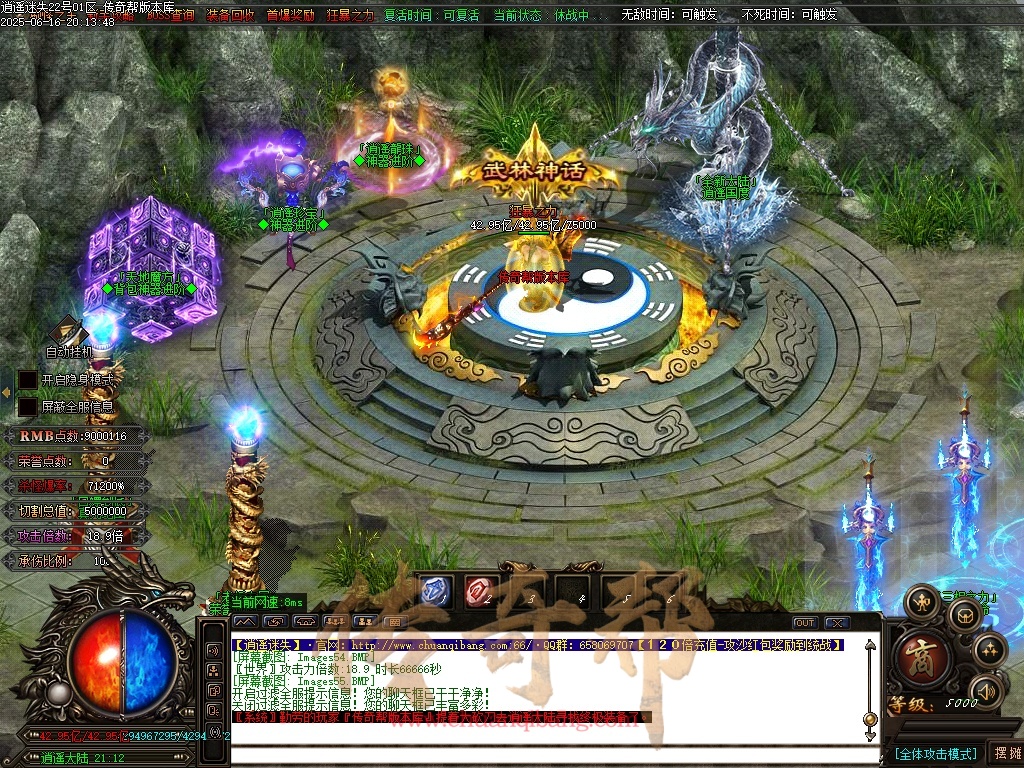The height and width of the screenshot is (768, 1024).
Task: Click the OUT button above the chat box
Action: (x=805, y=623)
